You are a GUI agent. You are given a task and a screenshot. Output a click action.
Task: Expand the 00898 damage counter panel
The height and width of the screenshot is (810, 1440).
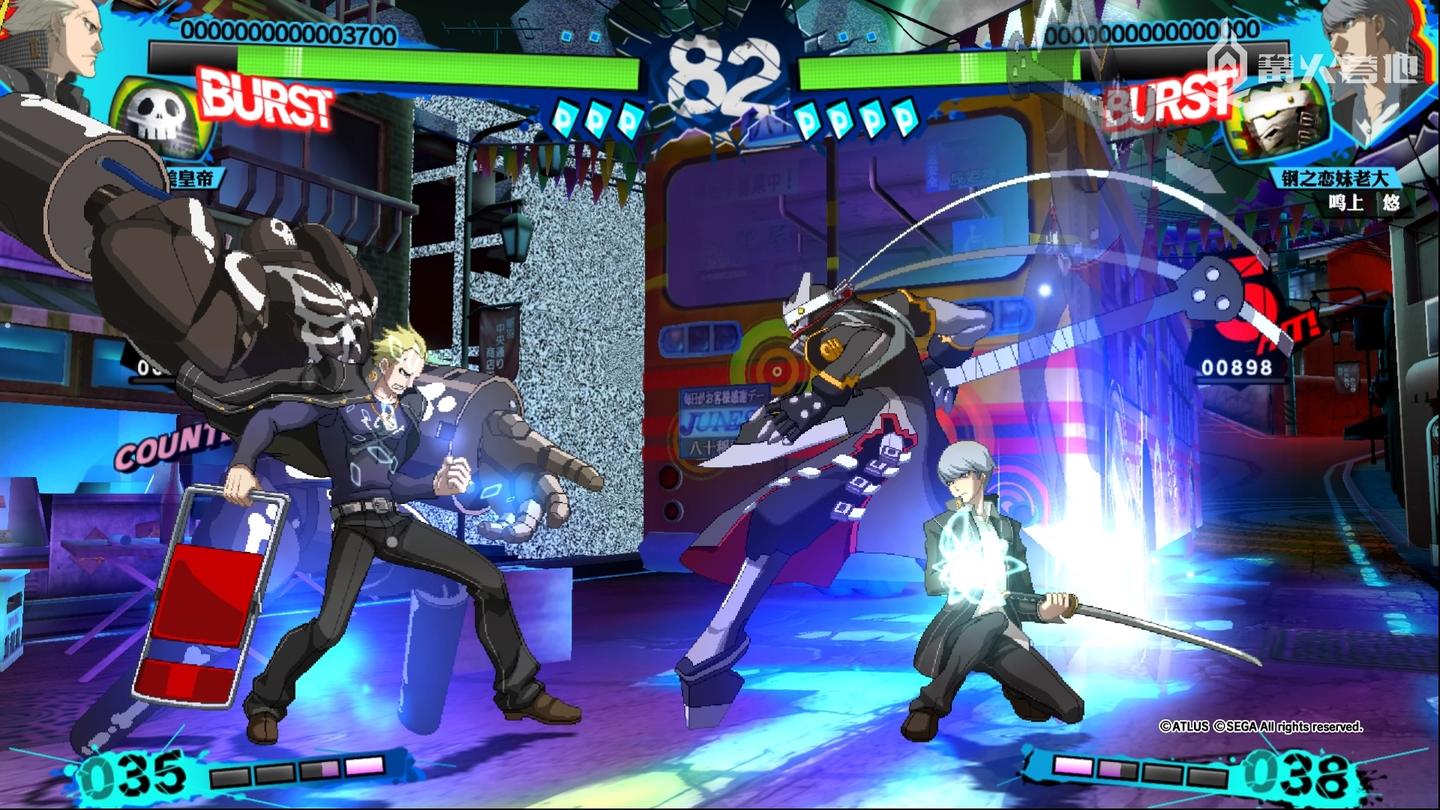1237,364
